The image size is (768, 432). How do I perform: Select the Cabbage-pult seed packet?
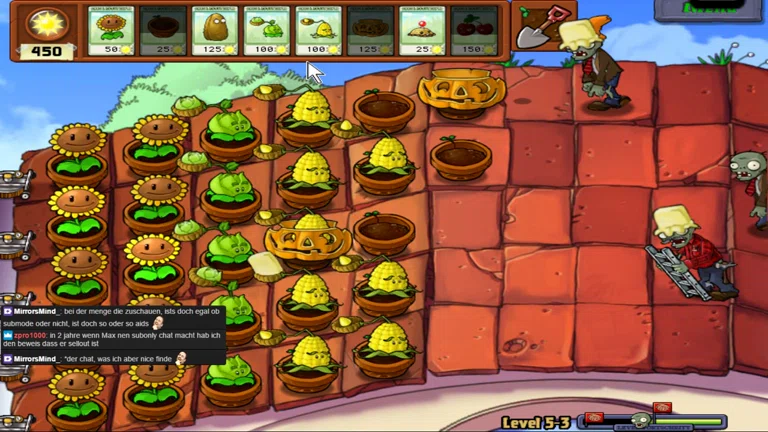coord(267,31)
